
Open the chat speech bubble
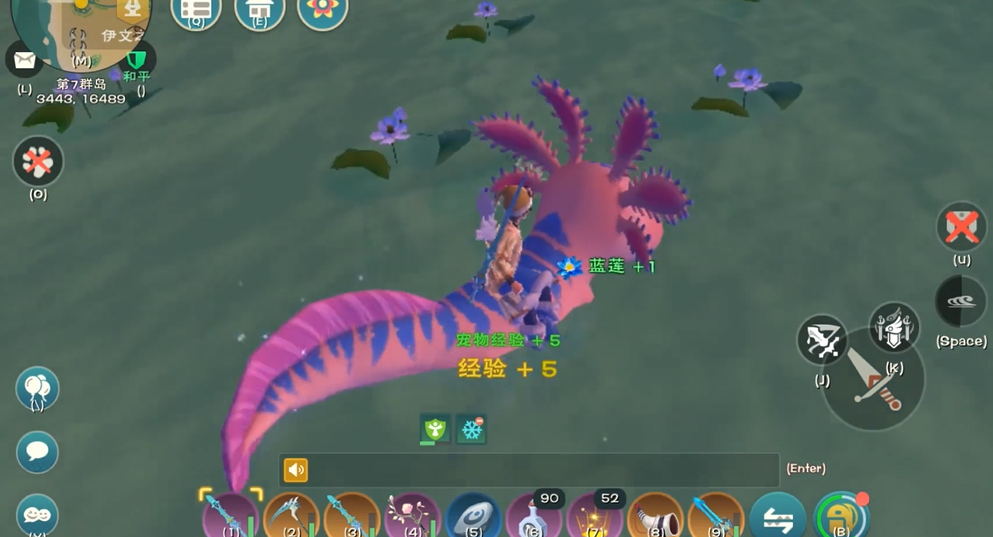pos(37,452)
